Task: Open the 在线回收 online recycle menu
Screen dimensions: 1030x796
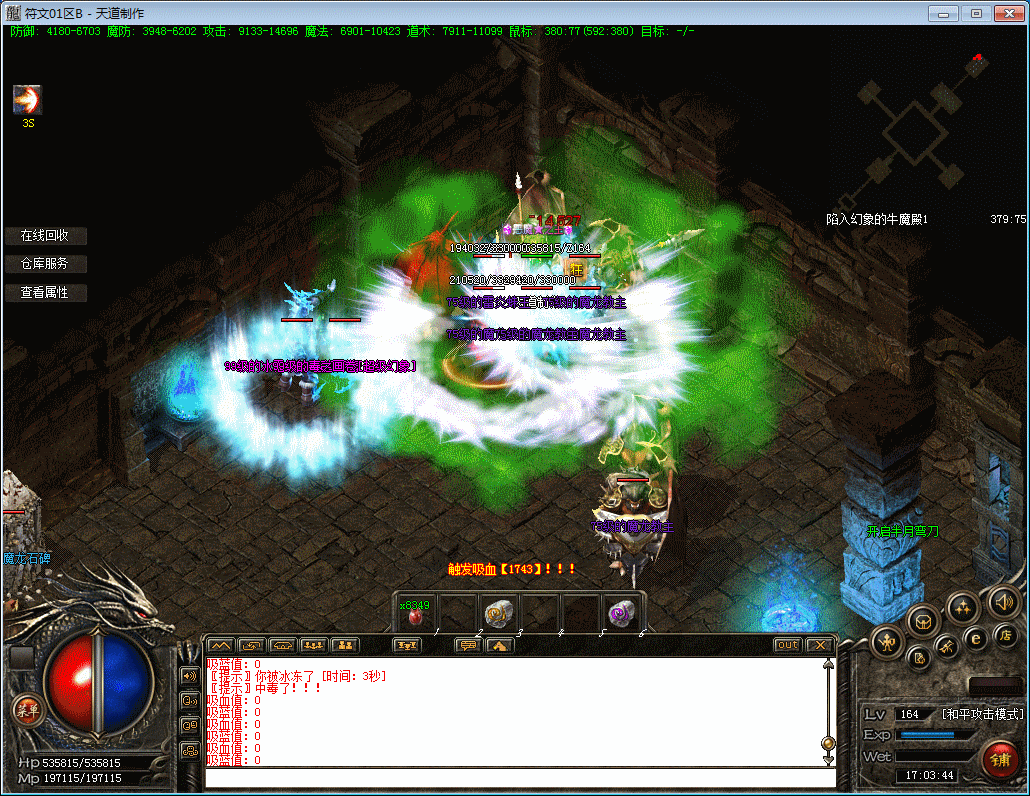Action: click(x=45, y=236)
